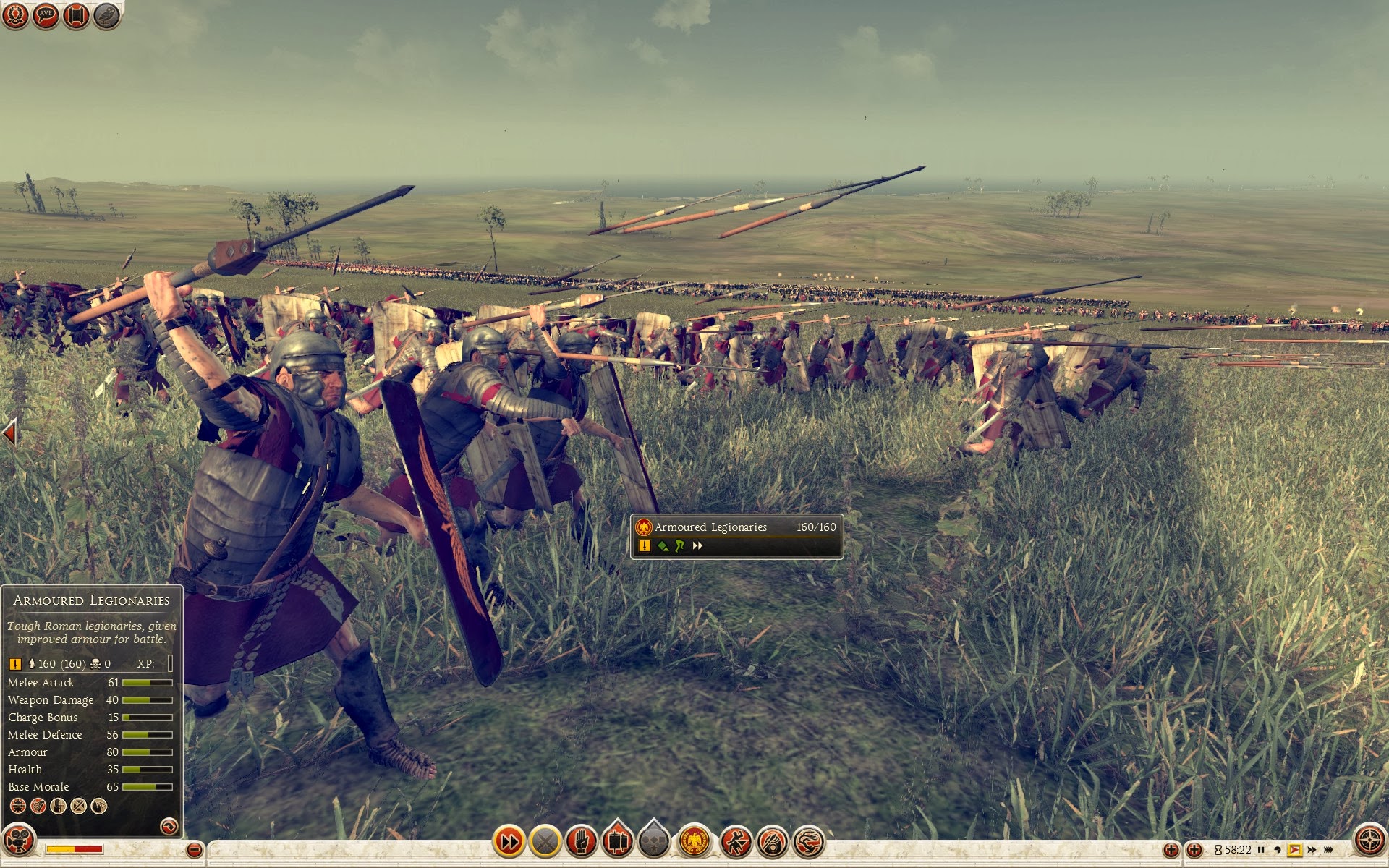Open the compass radar map button
The width and height of the screenshot is (1389, 868).
click(1369, 841)
